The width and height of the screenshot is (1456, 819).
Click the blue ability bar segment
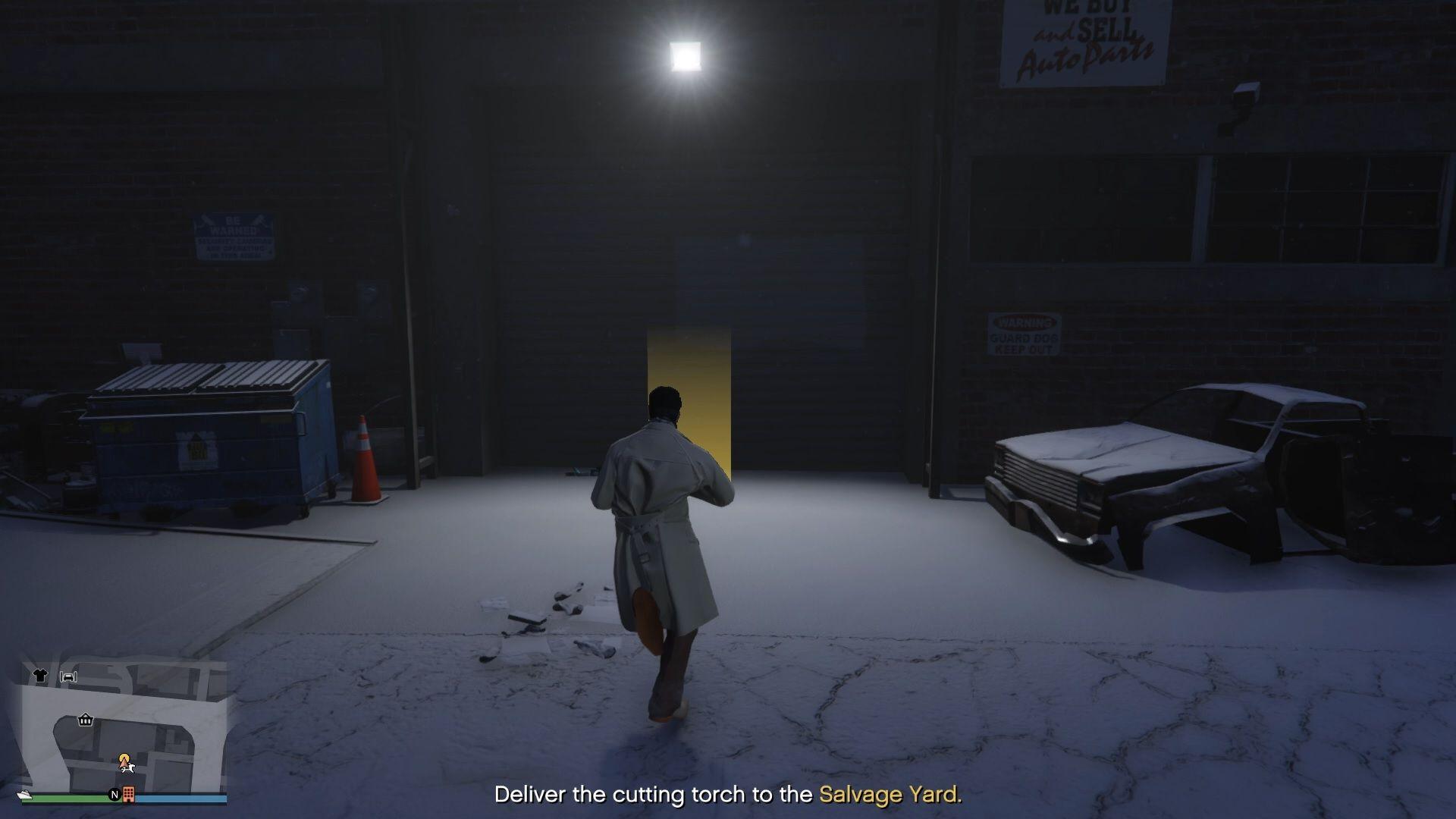click(182, 797)
